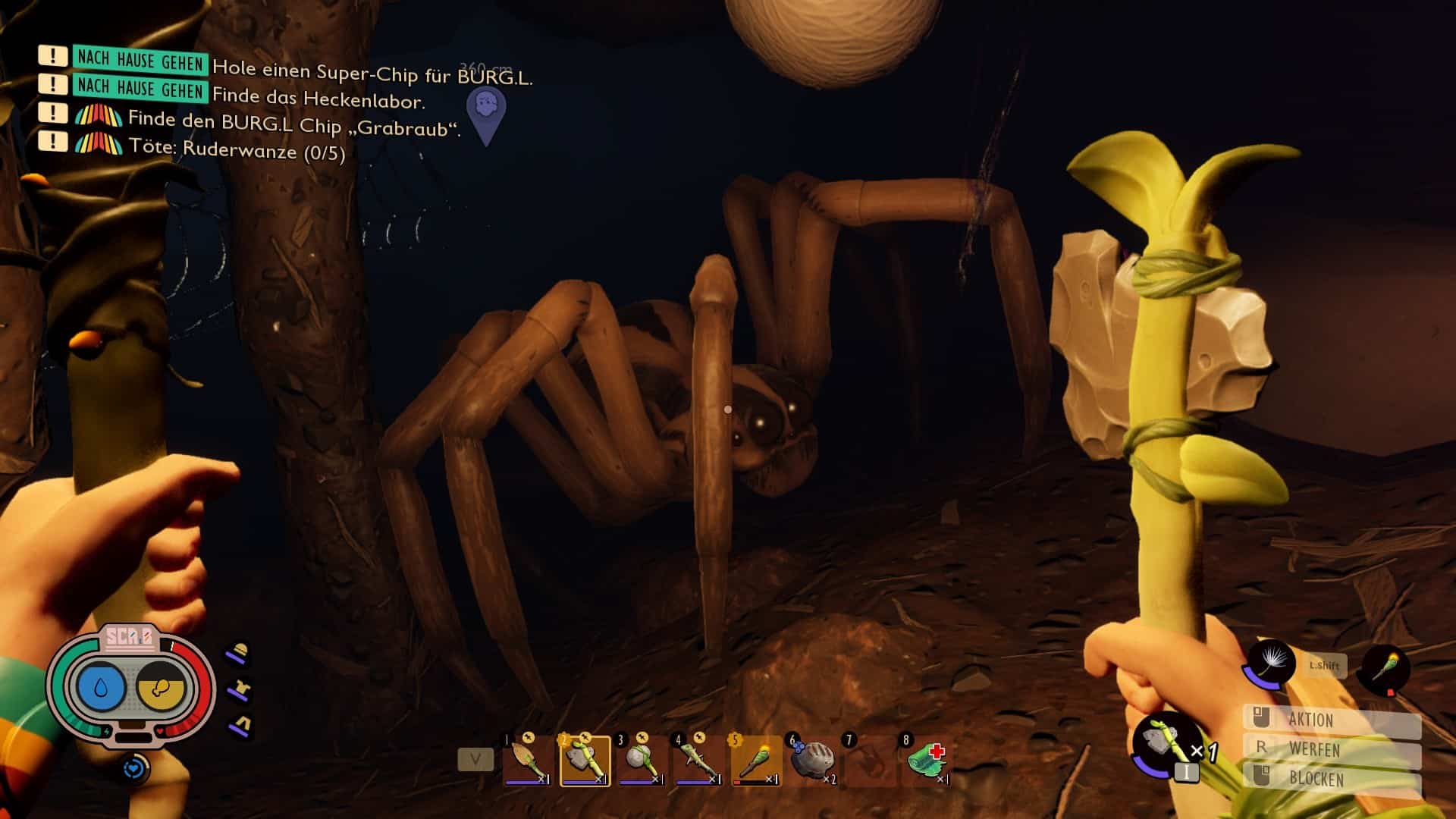Viewport: 1456px width, 819px height.
Task: Click the BURG.L waypoint marker
Action: coord(486,114)
